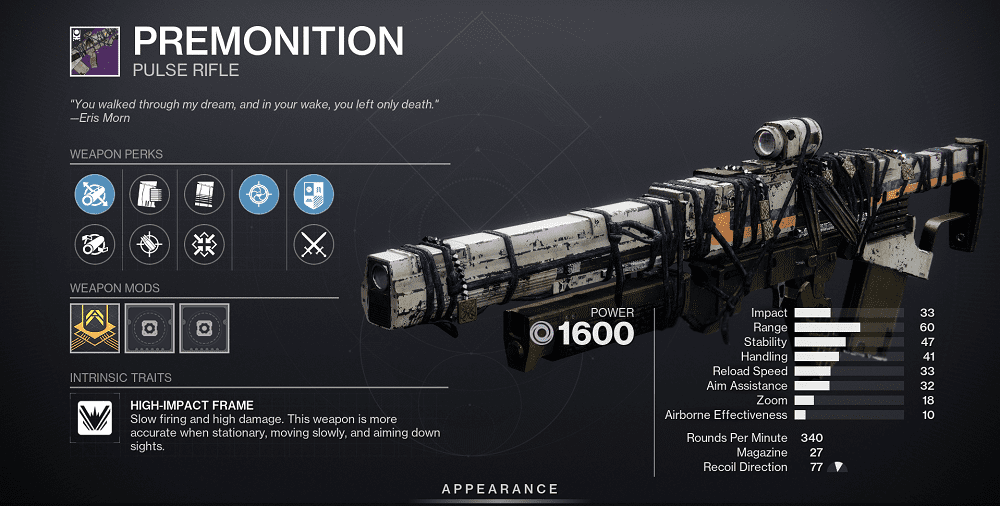1000x506 pixels.
Task: Open the Appearance section
Action: (x=500, y=489)
